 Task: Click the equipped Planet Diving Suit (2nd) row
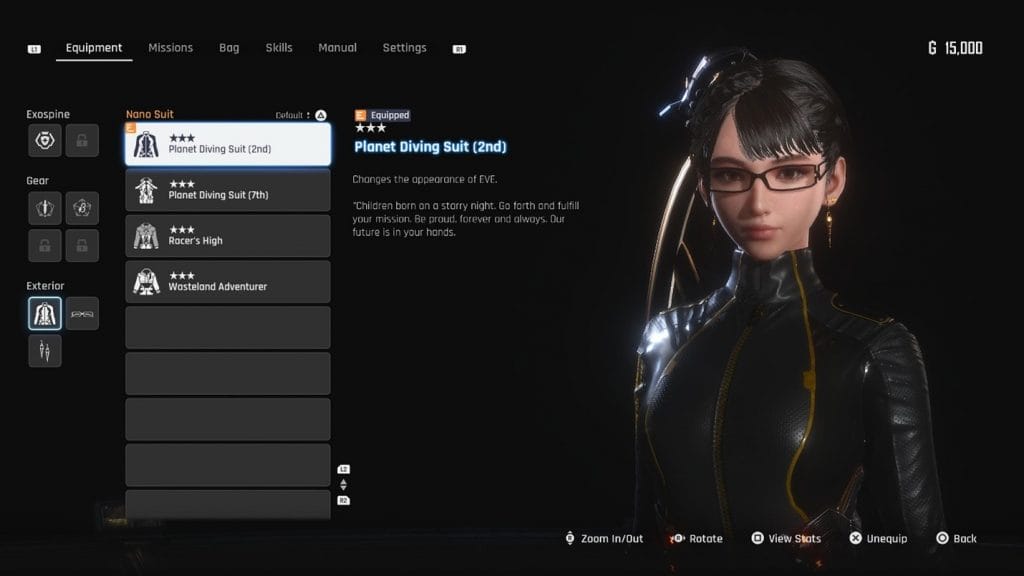pyautogui.click(x=228, y=144)
